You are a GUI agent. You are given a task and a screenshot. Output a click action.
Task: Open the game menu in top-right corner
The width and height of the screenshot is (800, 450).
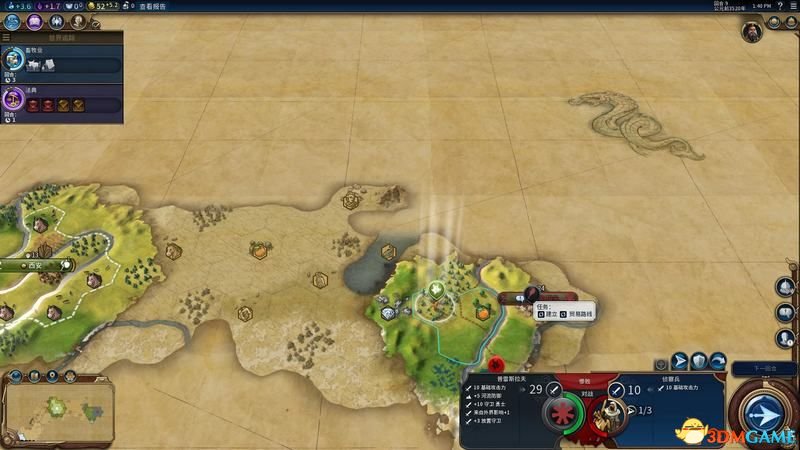(791, 6)
